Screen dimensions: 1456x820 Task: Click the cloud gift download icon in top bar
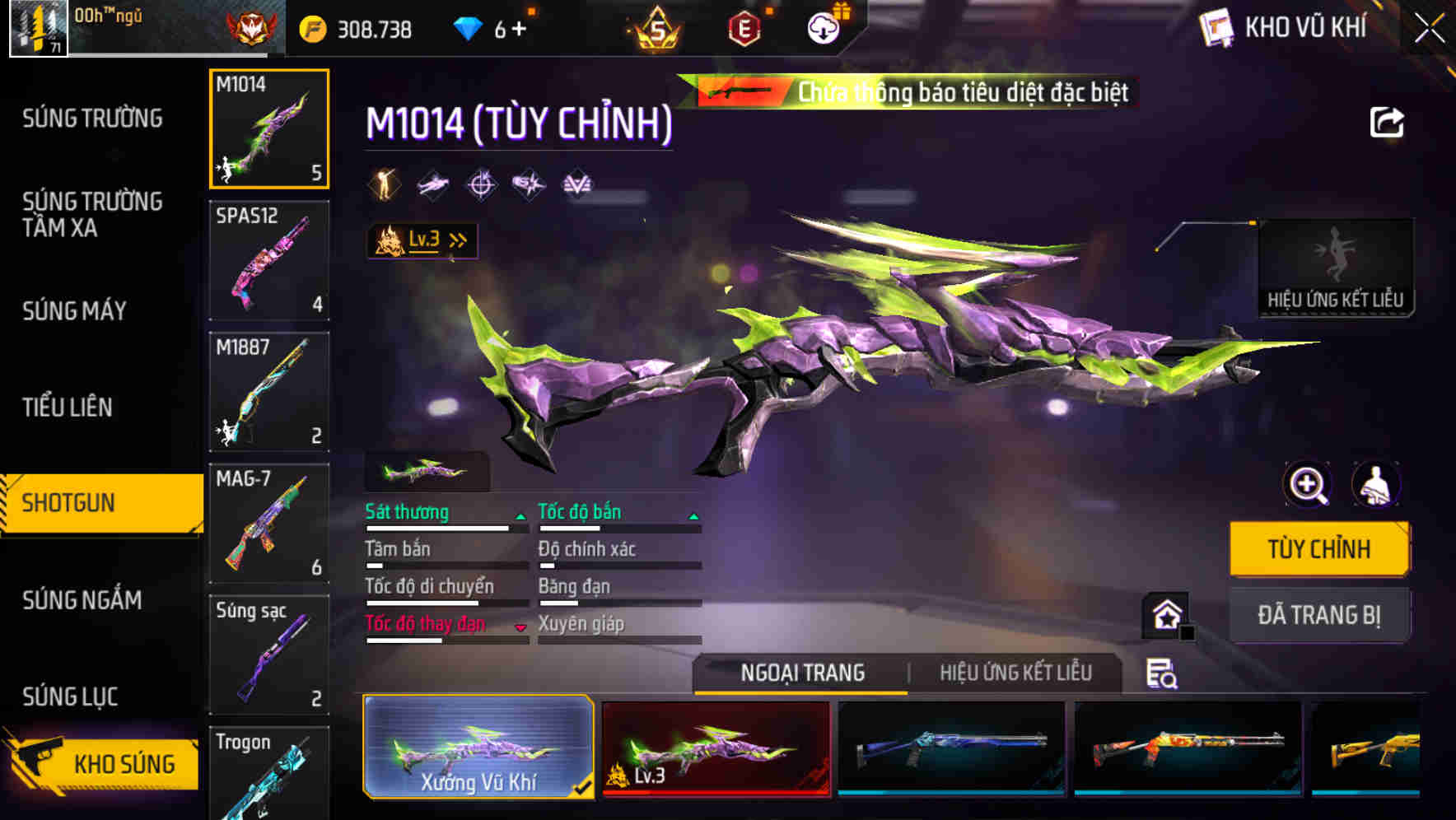pos(822,27)
